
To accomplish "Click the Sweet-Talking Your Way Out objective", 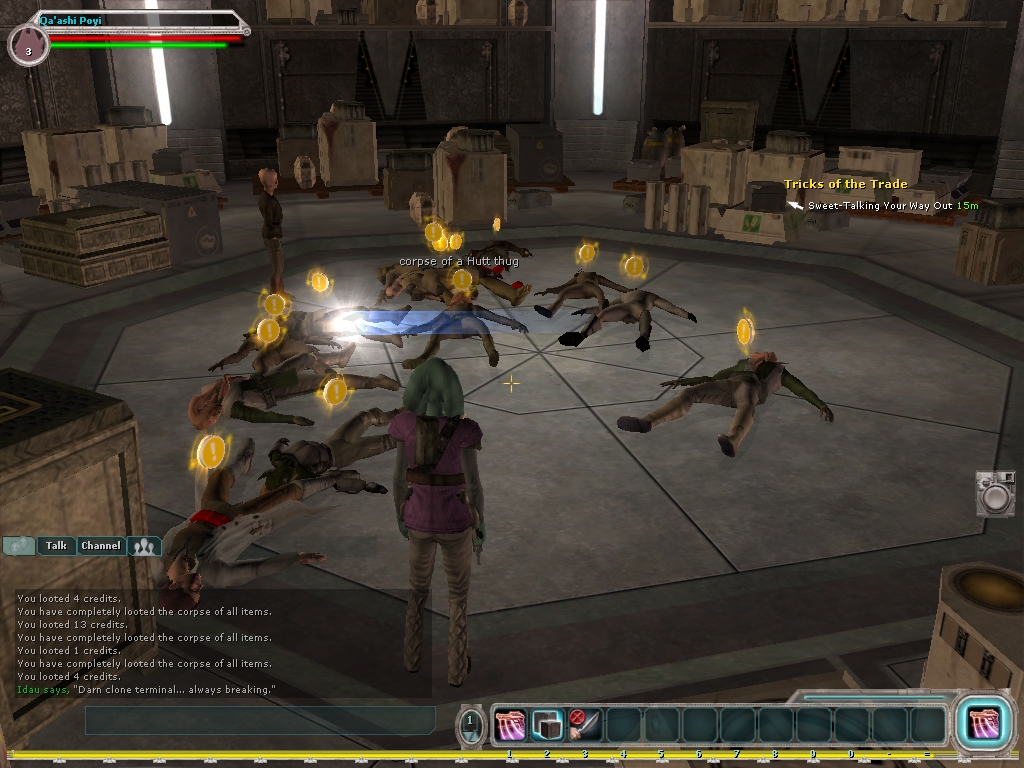I will point(880,205).
